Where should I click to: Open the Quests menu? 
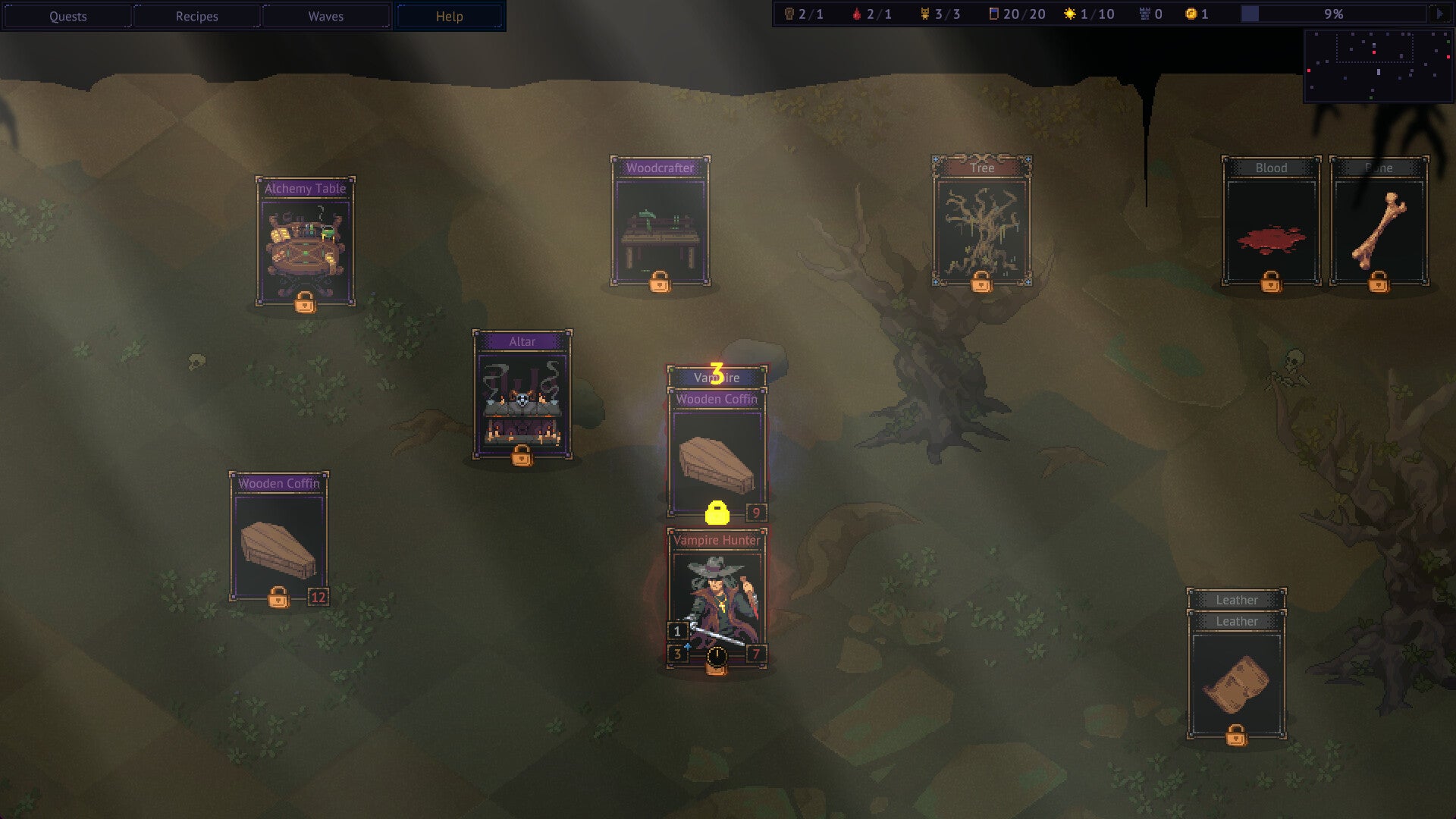67,16
